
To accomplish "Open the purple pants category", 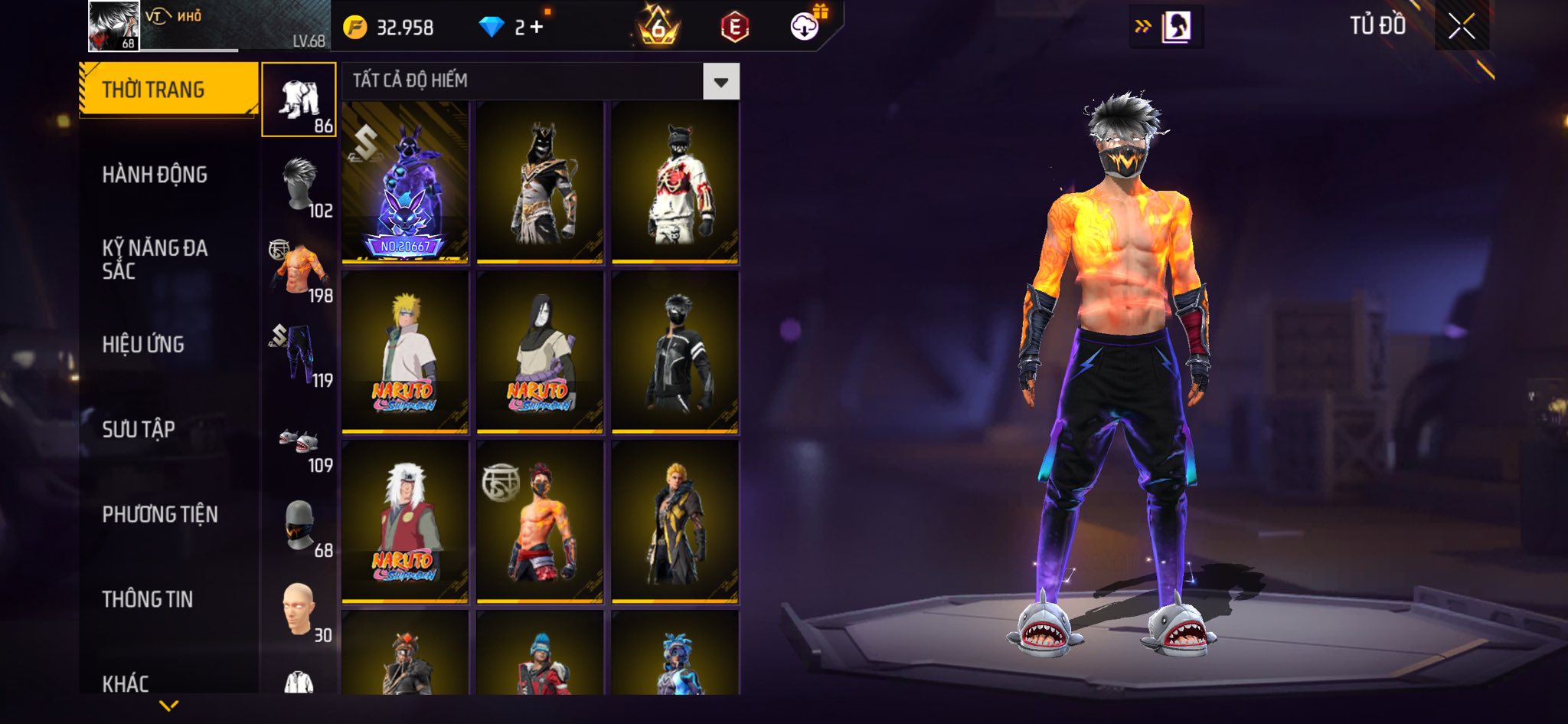I will [299, 355].
